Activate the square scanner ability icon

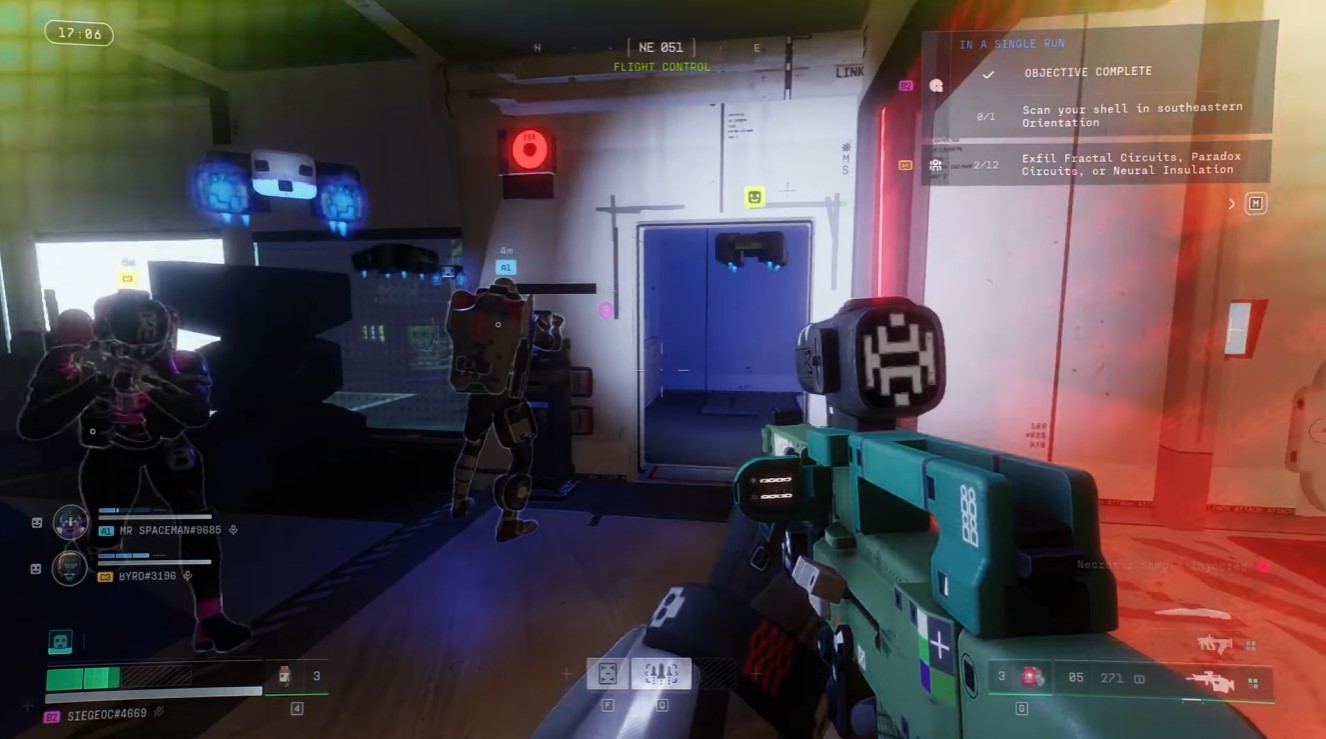click(x=607, y=673)
